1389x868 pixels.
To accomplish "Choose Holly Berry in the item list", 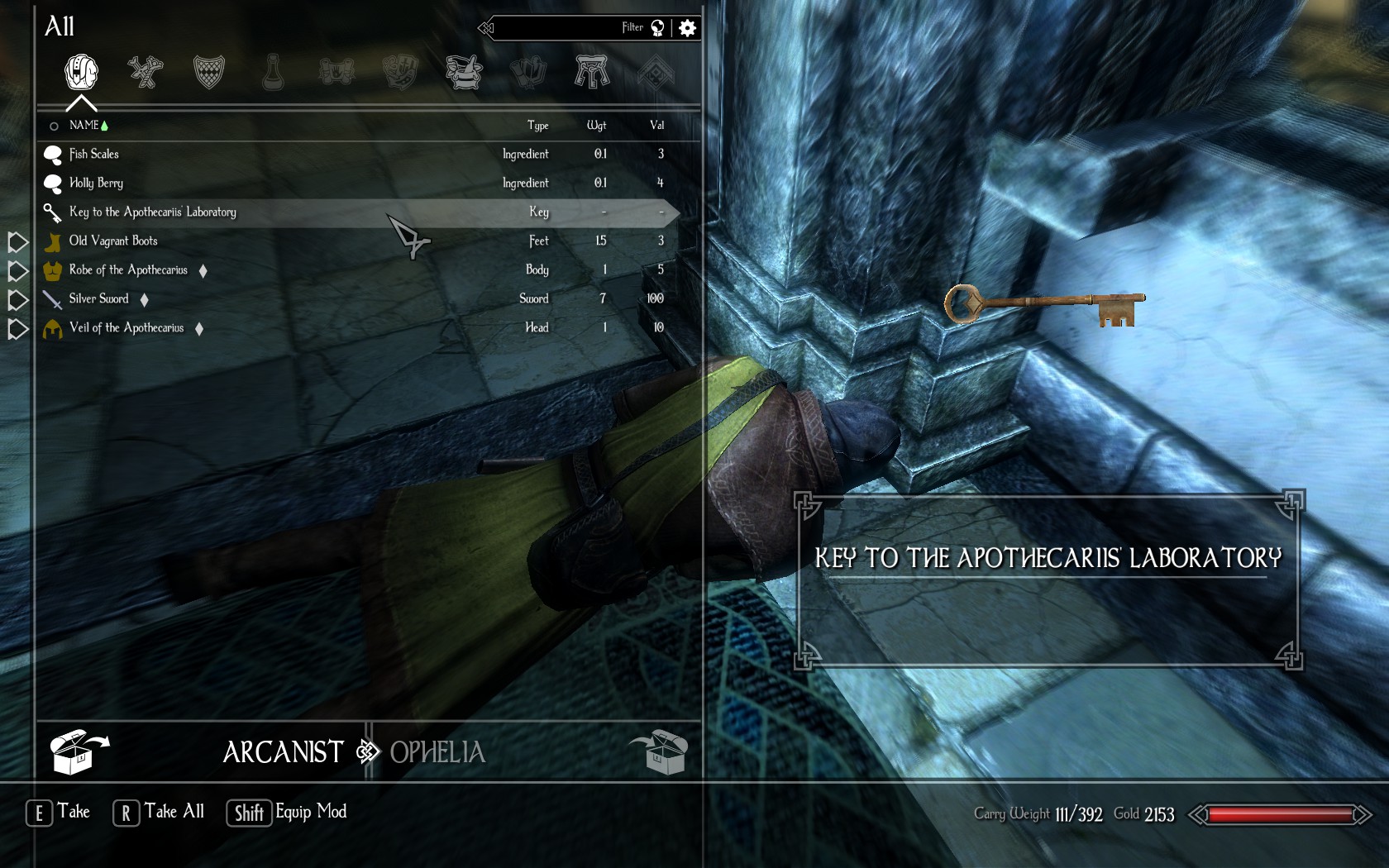I will point(96,184).
